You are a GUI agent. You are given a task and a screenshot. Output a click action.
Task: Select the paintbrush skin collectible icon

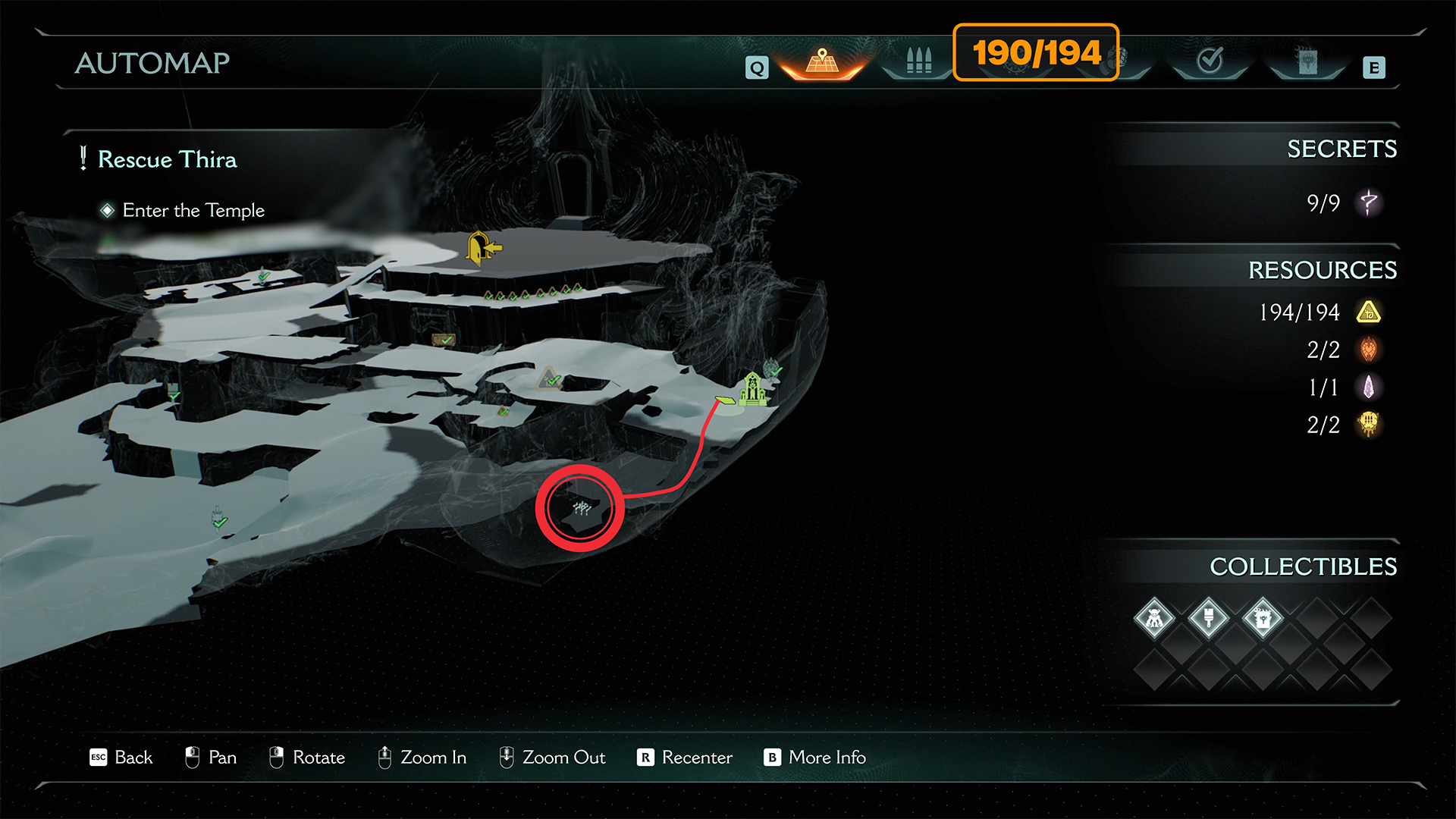click(1208, 619)
